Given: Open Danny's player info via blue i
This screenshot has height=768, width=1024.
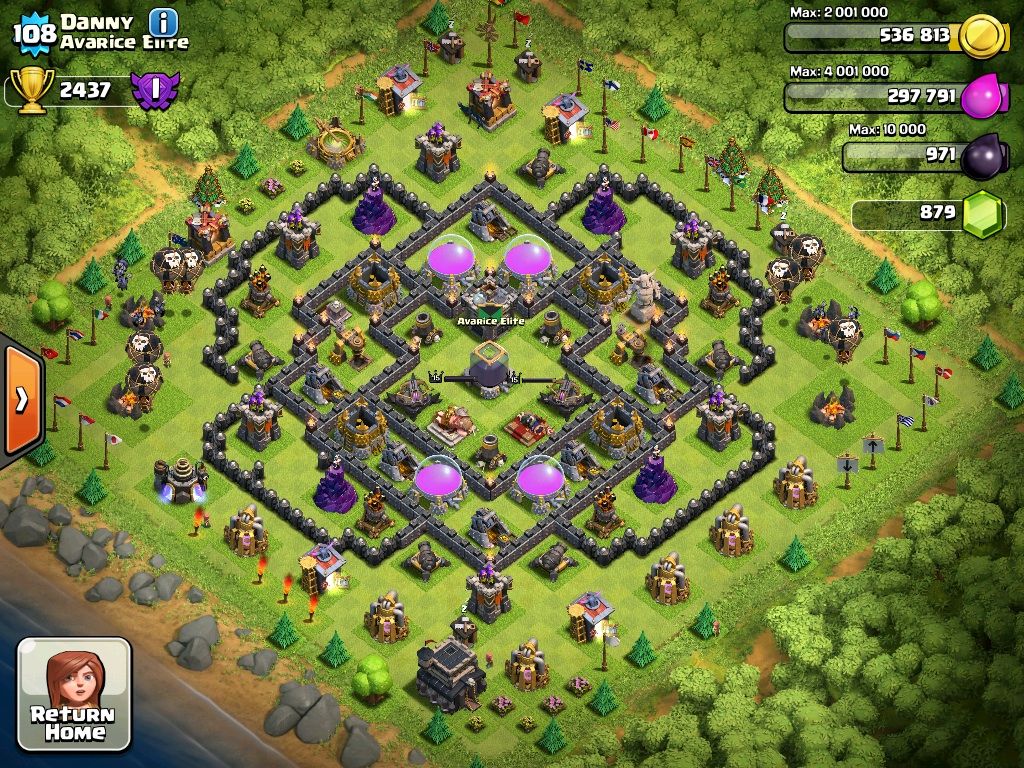Looking at the screenshot, I should [163, 21].
